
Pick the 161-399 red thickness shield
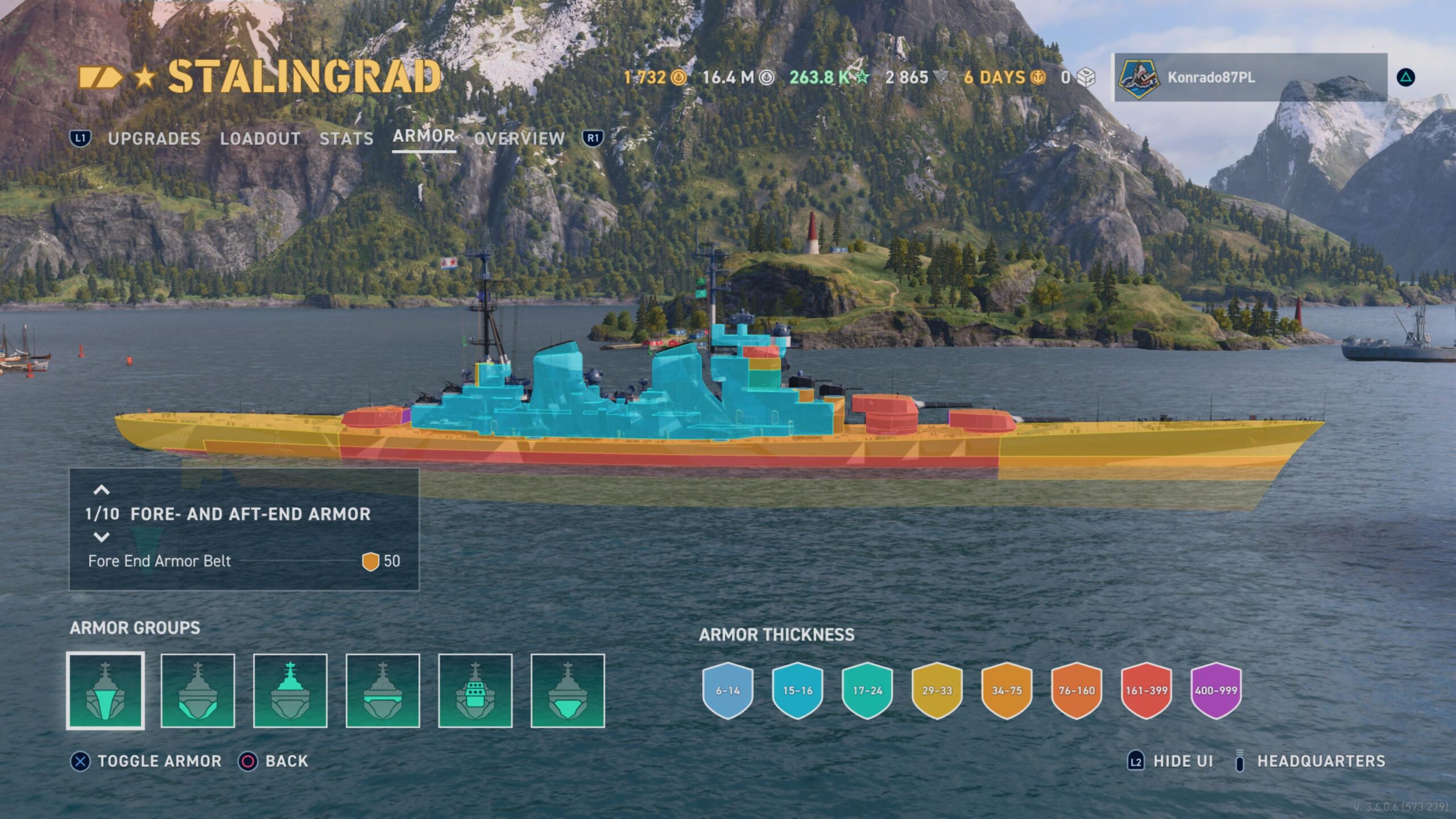click(1147, 690)
